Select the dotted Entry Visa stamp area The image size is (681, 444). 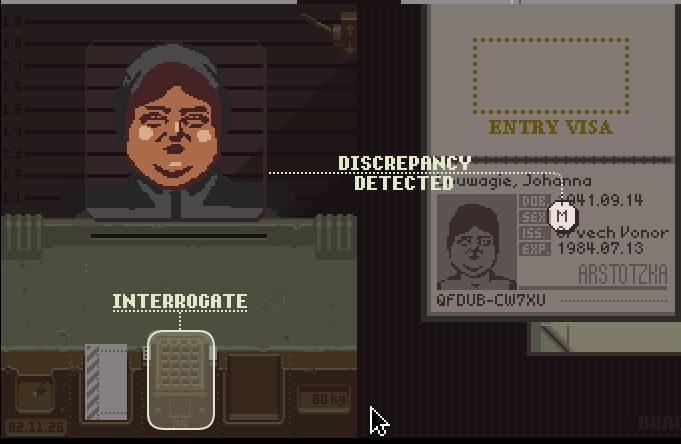[x=550, y=76]
